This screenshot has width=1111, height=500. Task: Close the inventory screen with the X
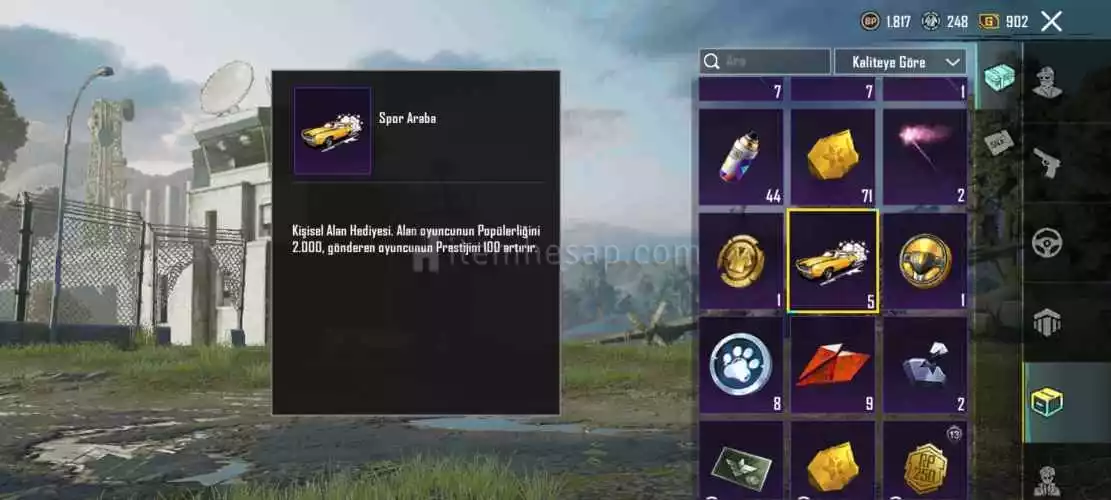coord(1051,21)
